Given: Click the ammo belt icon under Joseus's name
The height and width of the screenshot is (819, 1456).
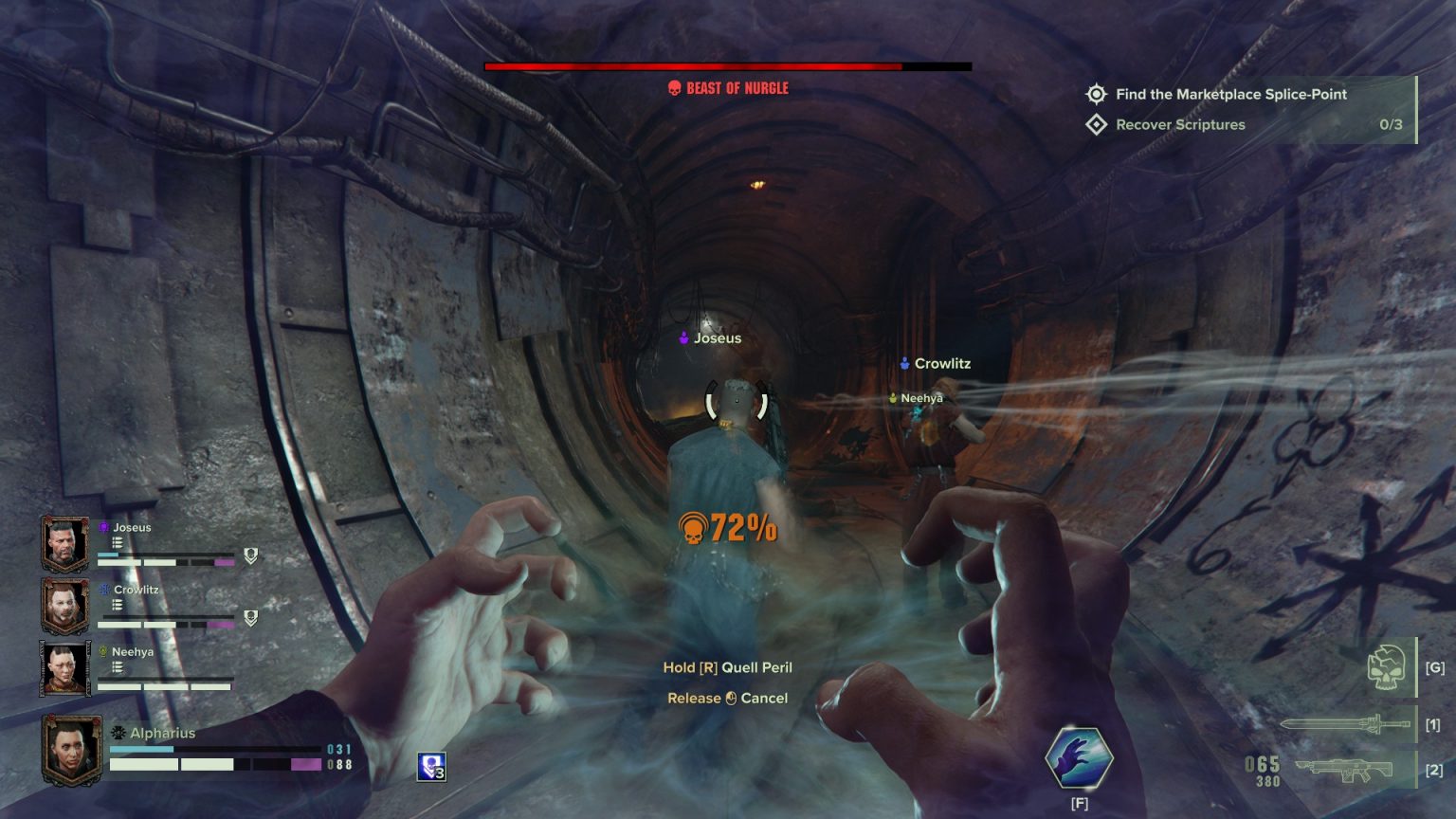Looking at the screenshot, I should pos(117,543).
